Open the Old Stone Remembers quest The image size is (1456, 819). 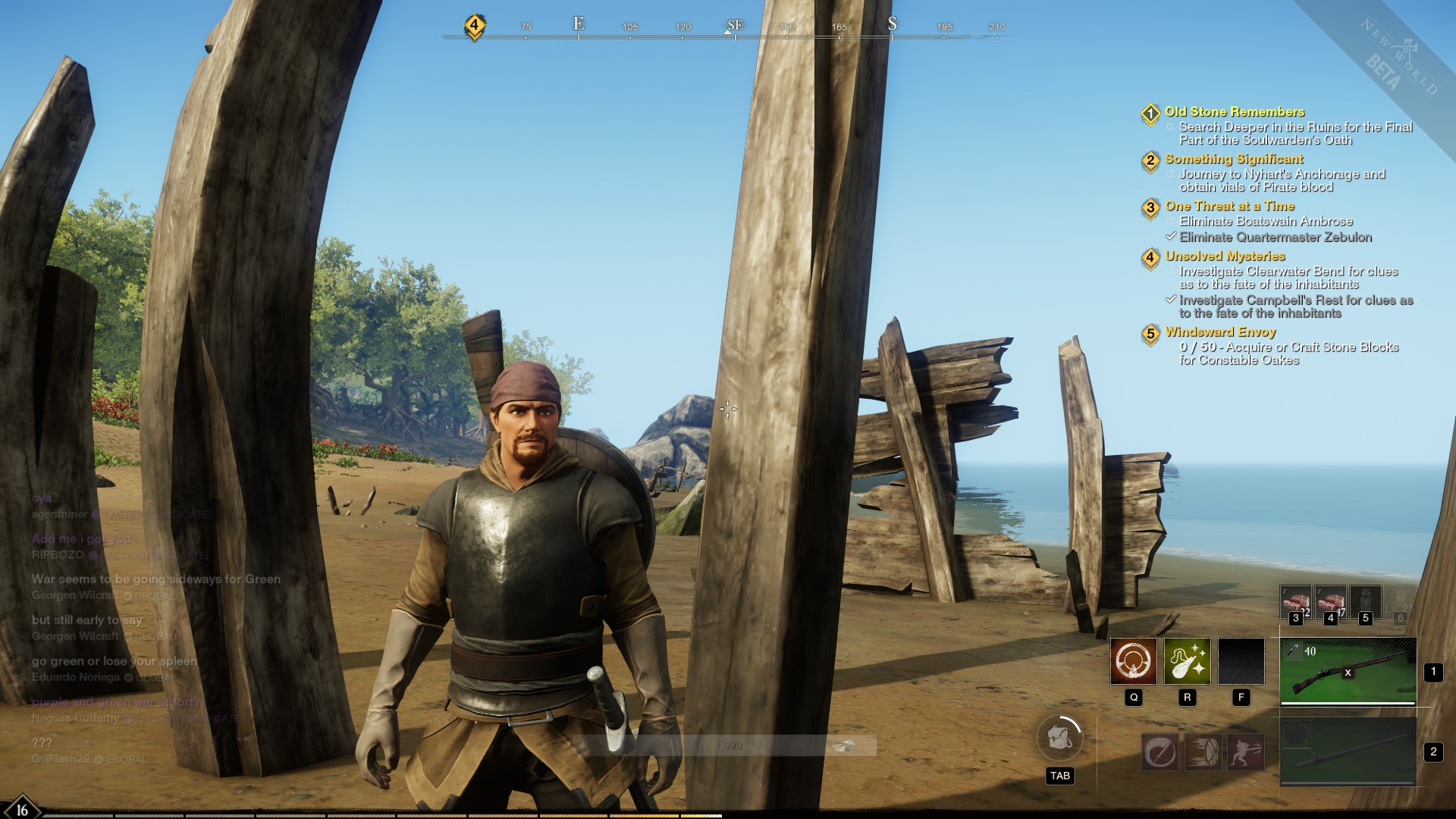coord(1235,112)
